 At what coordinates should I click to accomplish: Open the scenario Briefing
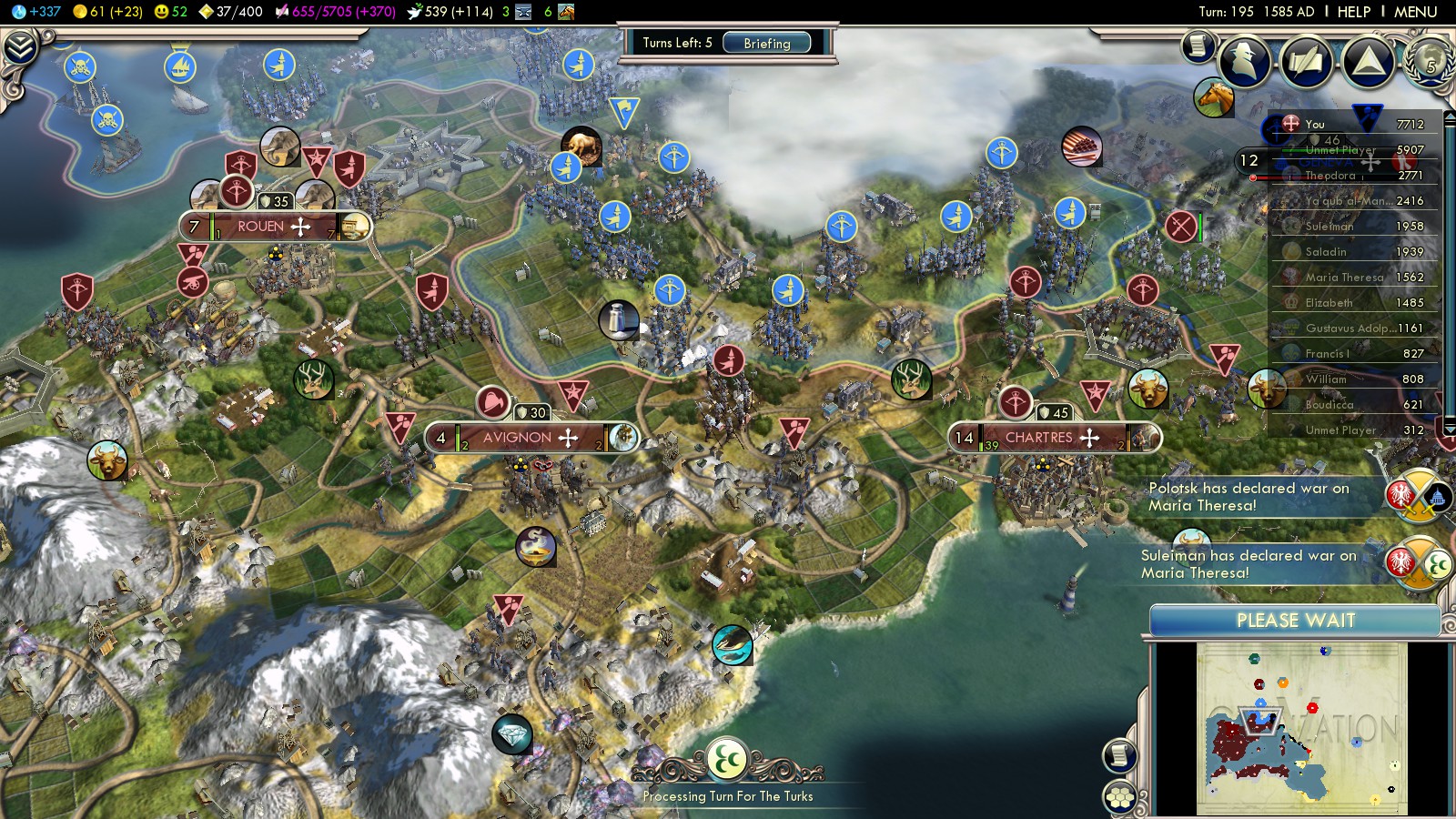click(766, 43)
